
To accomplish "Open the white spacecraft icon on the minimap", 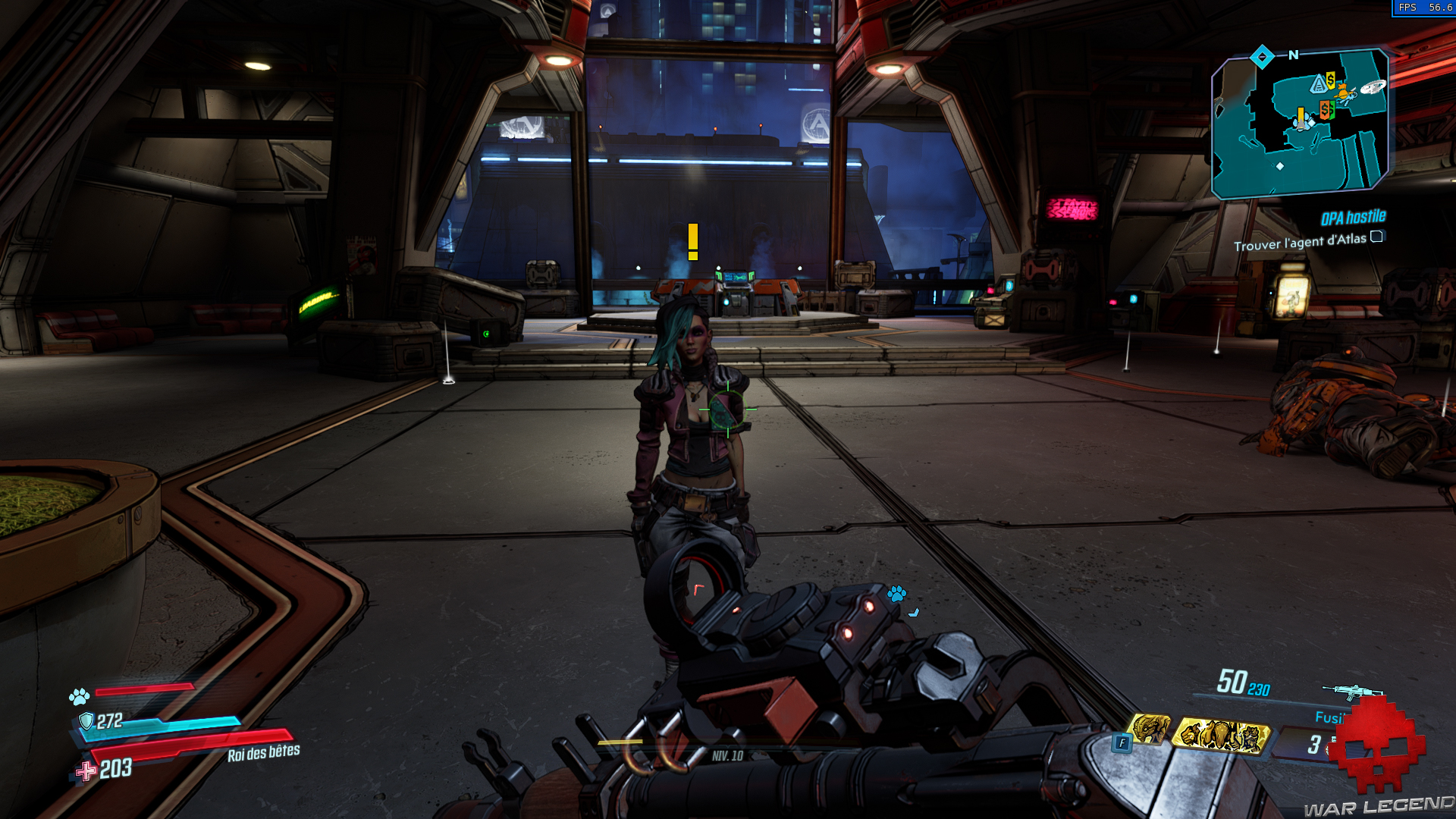I will (1373, 86).
